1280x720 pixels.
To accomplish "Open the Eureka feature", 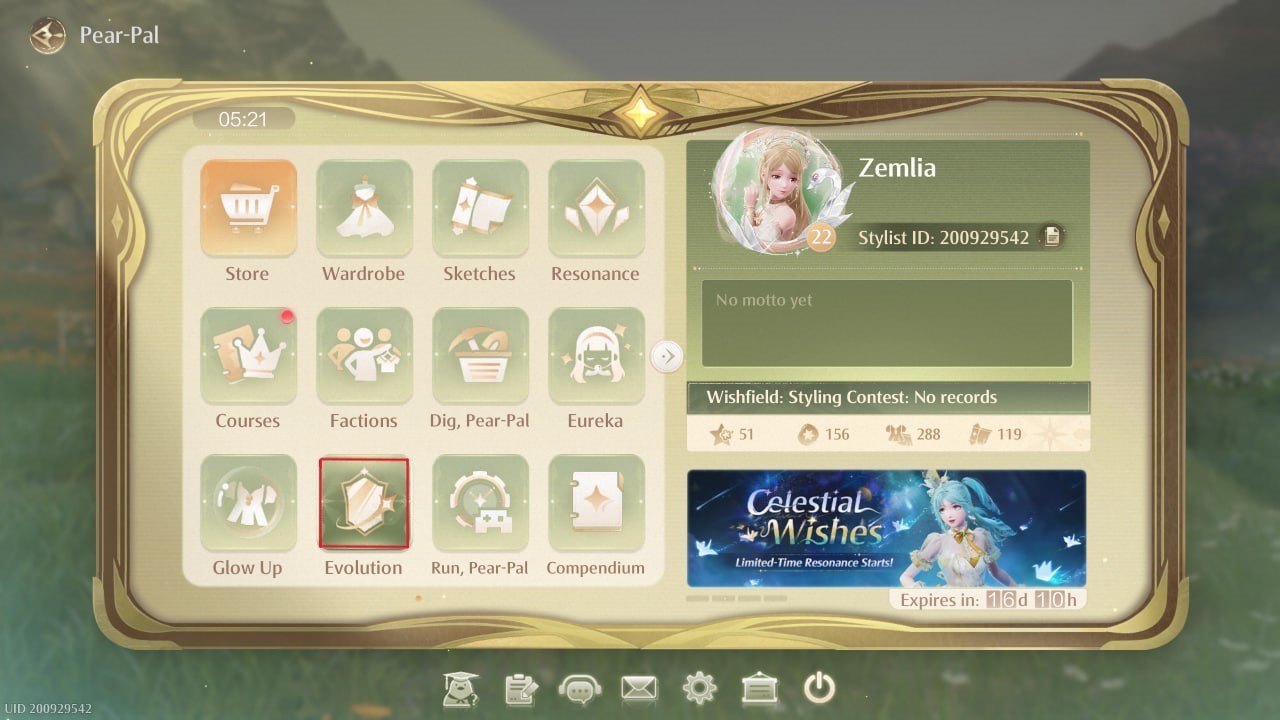I will [x=595, y=354].
